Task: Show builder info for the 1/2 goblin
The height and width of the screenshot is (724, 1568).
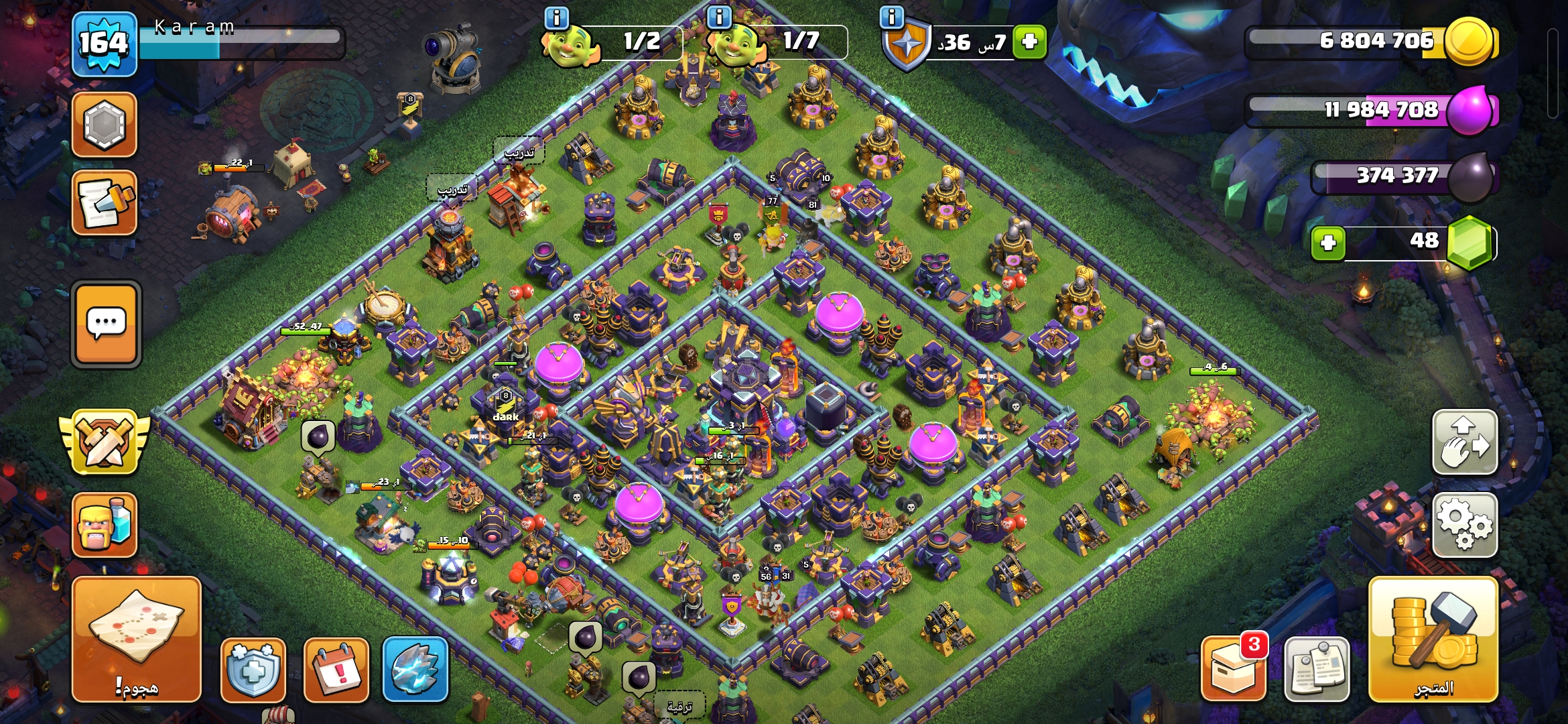Action: [557, 17]
